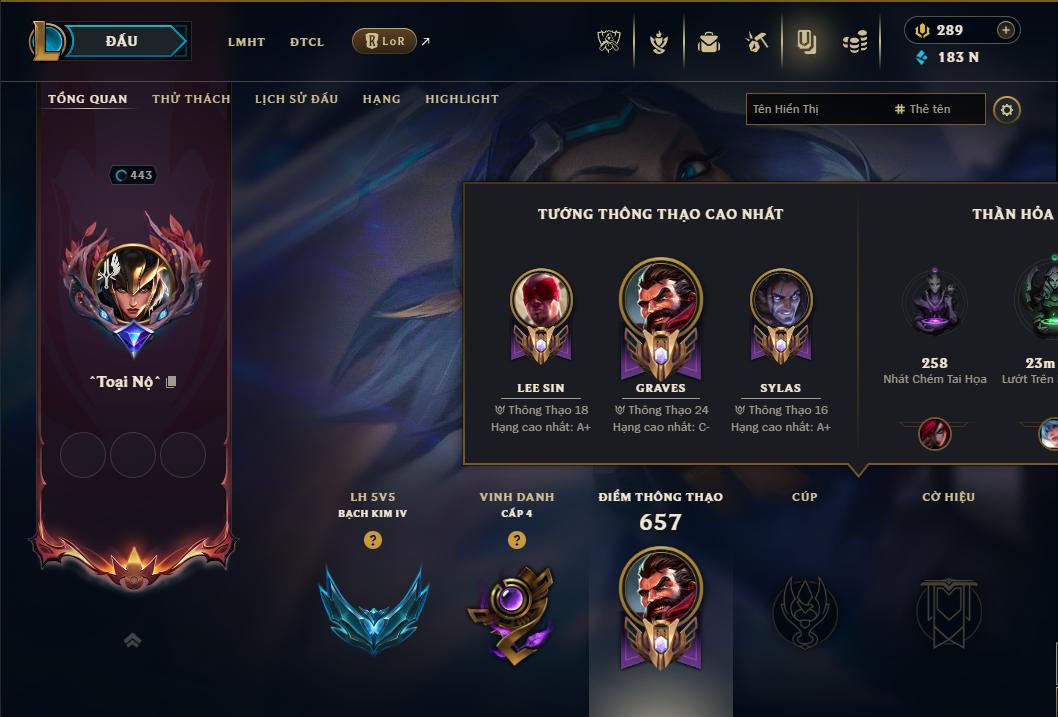Screen dimensions: 1058x717
Task: Switch to the ĐTCL tab
Action: tap(307, 42)
